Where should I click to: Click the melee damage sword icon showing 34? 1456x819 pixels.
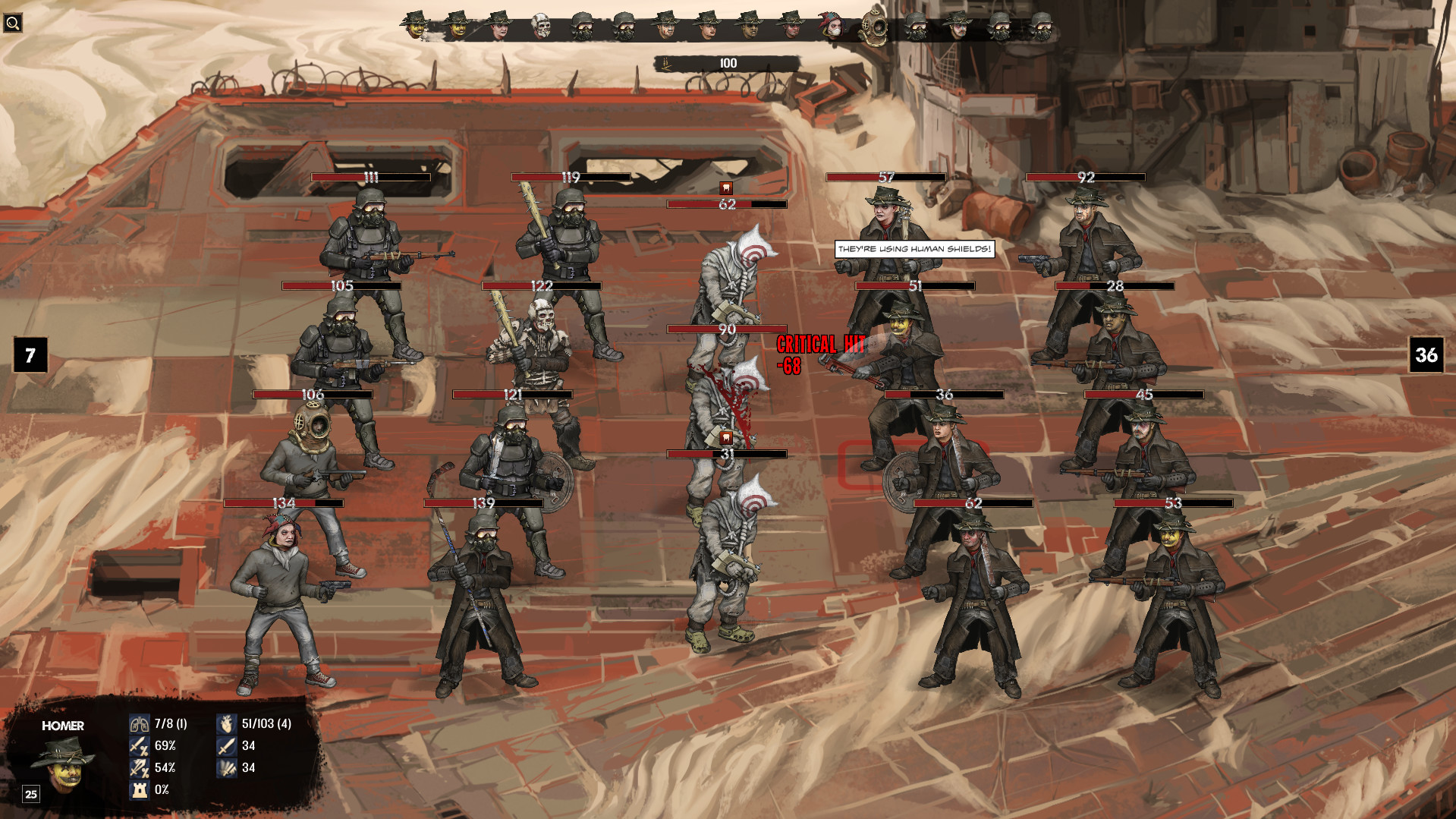(226, 747)
